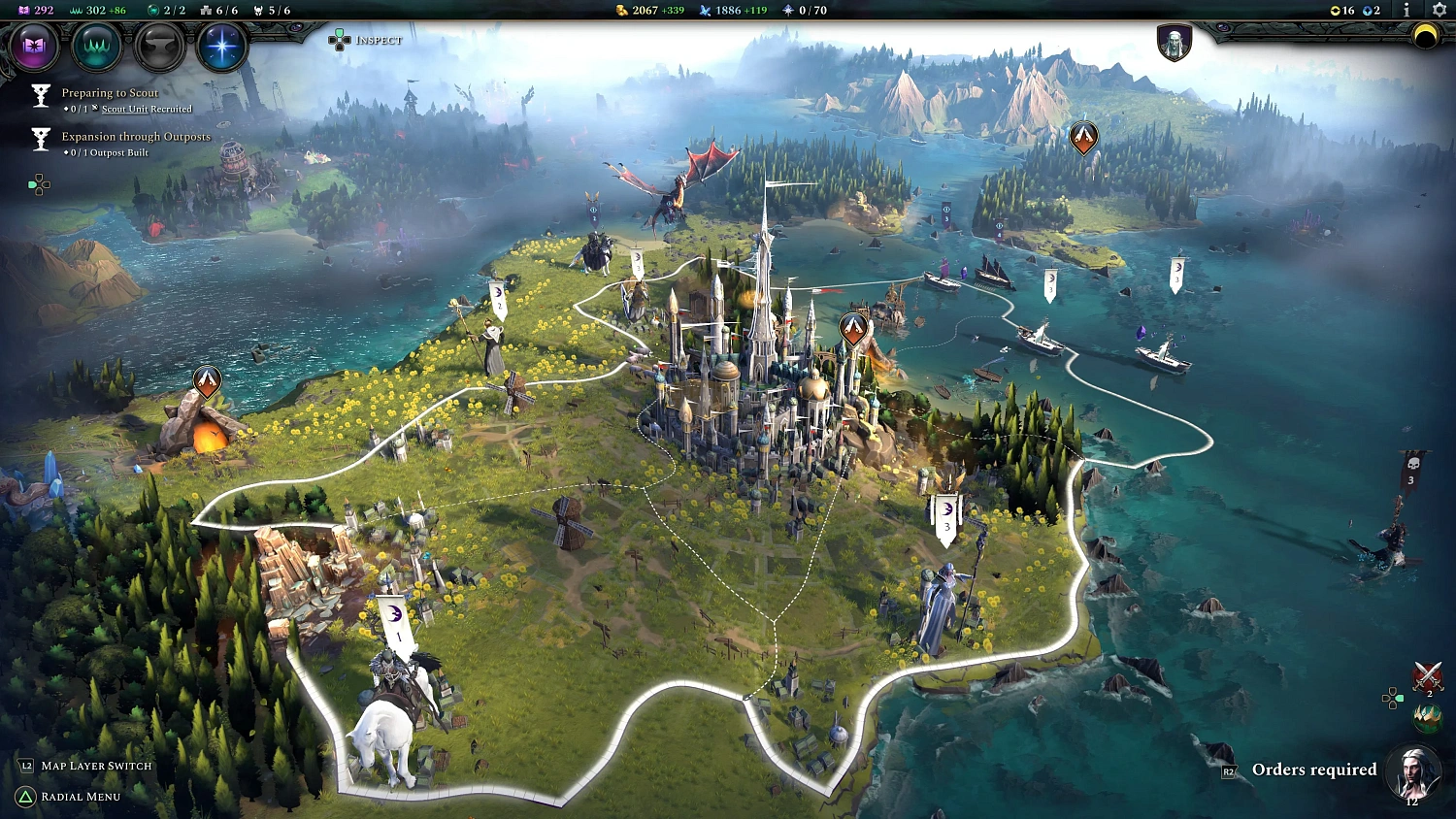Screen dimensions: 1456x819
Task: Open the settings gear icon
Action: [x=1438, y=11]
